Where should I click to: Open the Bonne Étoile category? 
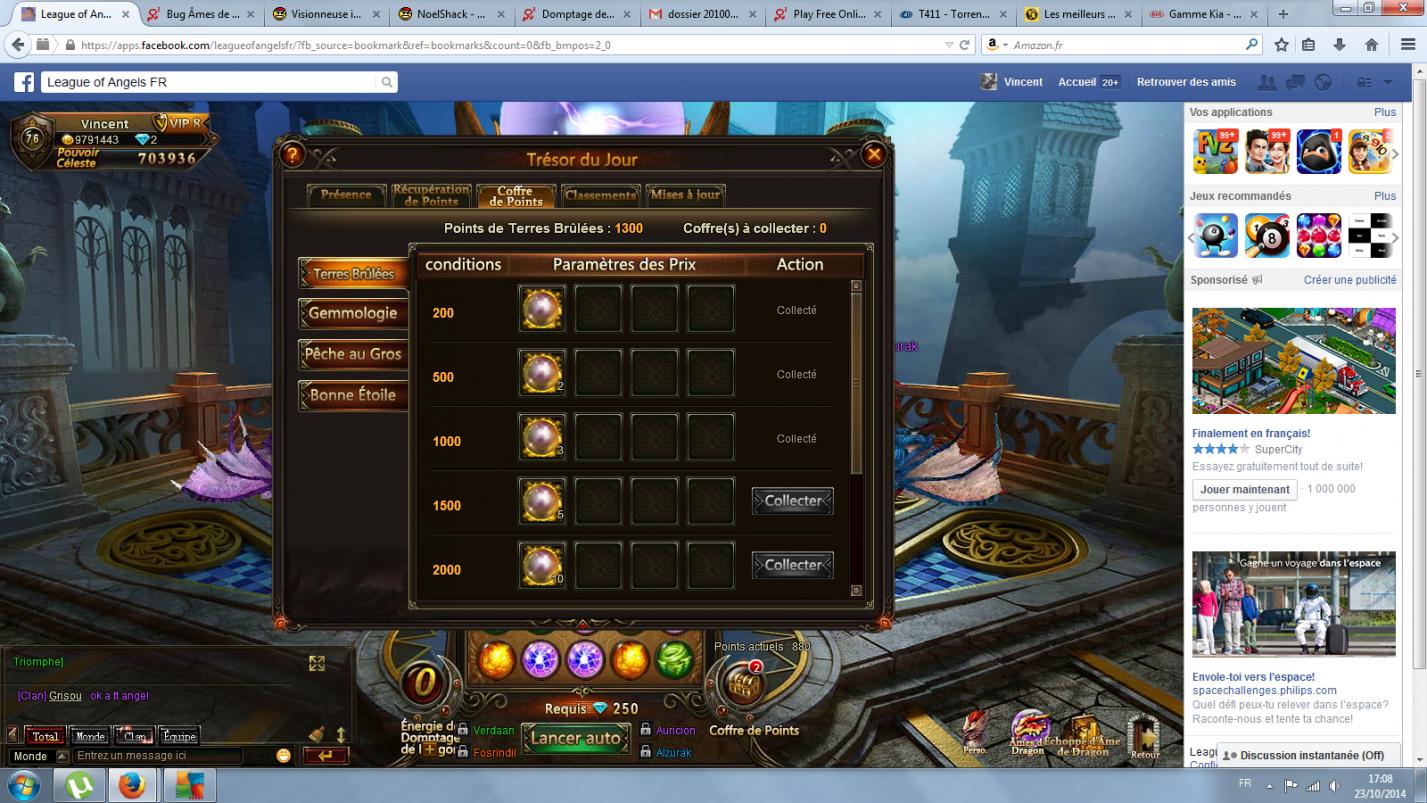pyautogui.click(x=352, y=395)
